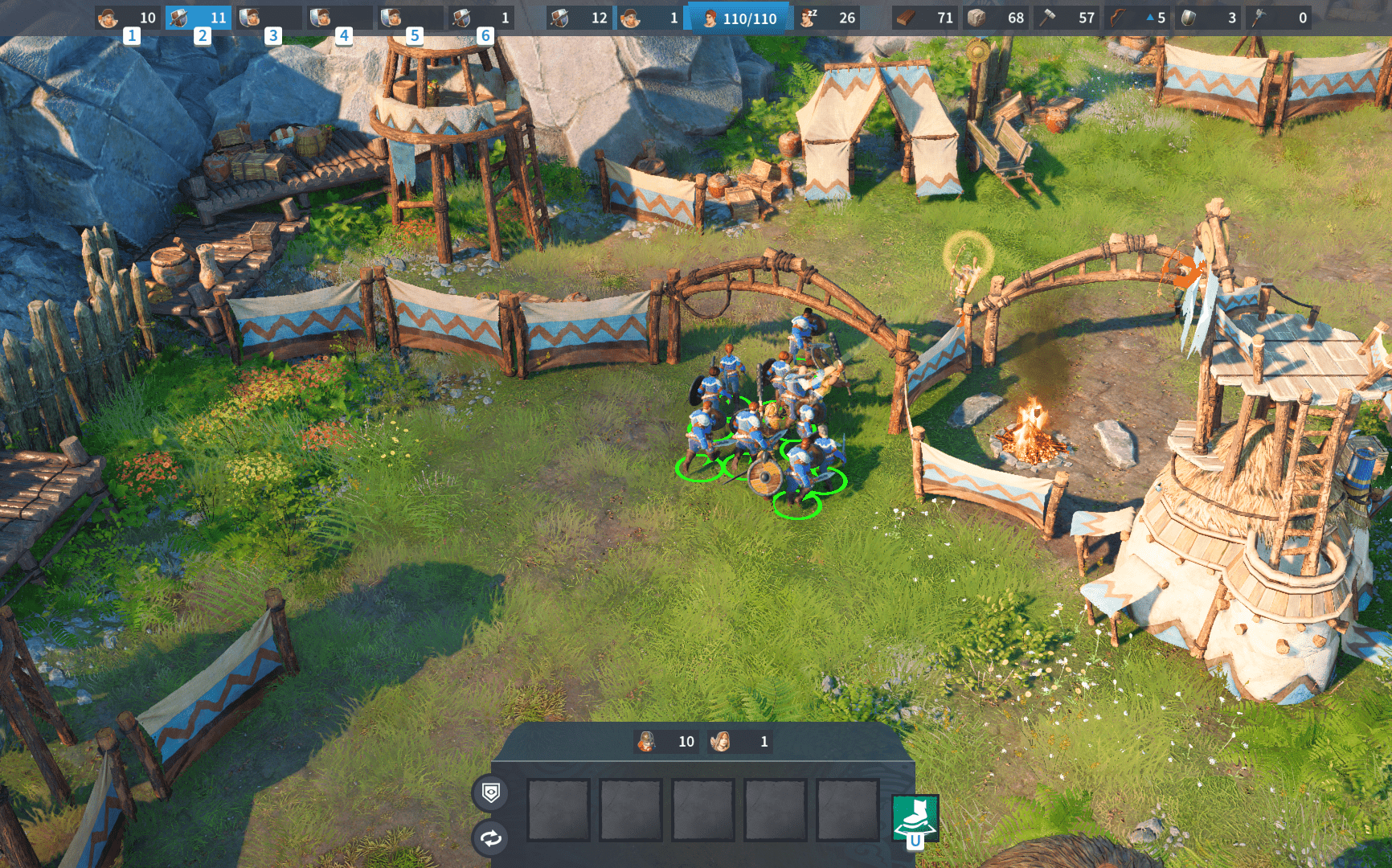Select the 10 helmeted soldiers in selection panel
The height and width of the screenshot is (868, 1392).
665,741
